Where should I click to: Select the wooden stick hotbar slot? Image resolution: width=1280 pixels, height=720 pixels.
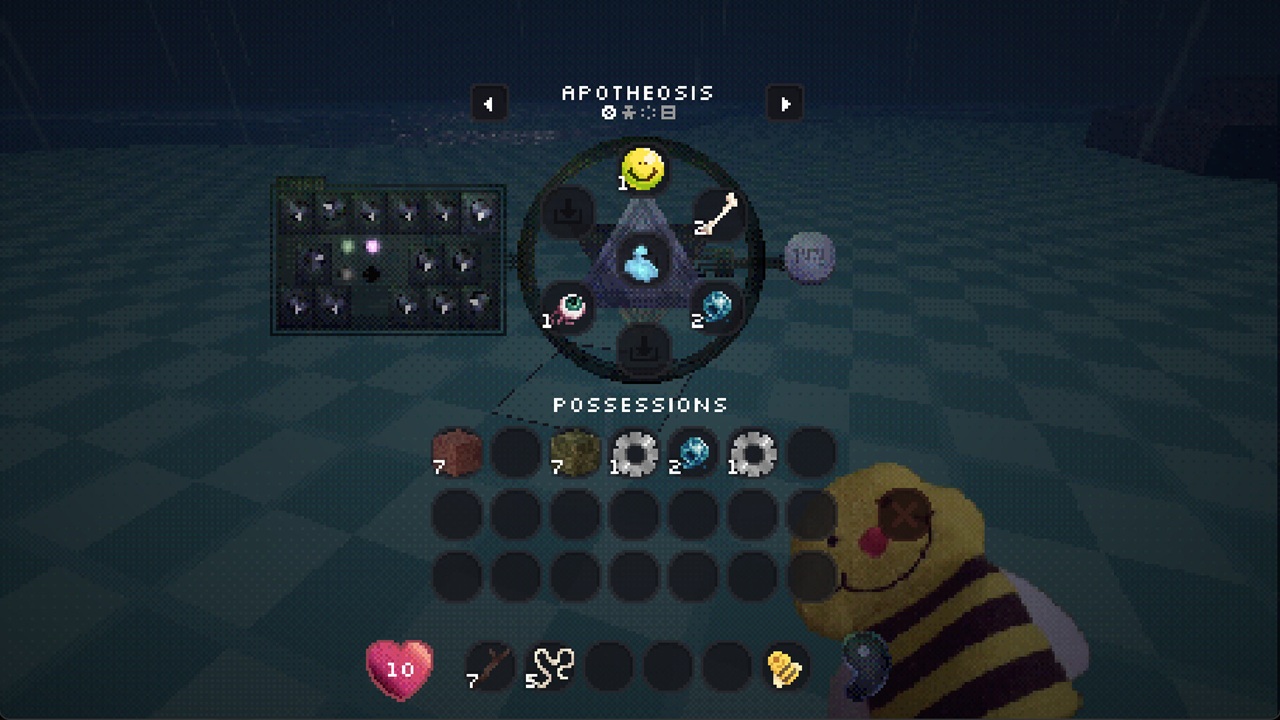click(490, 667)
